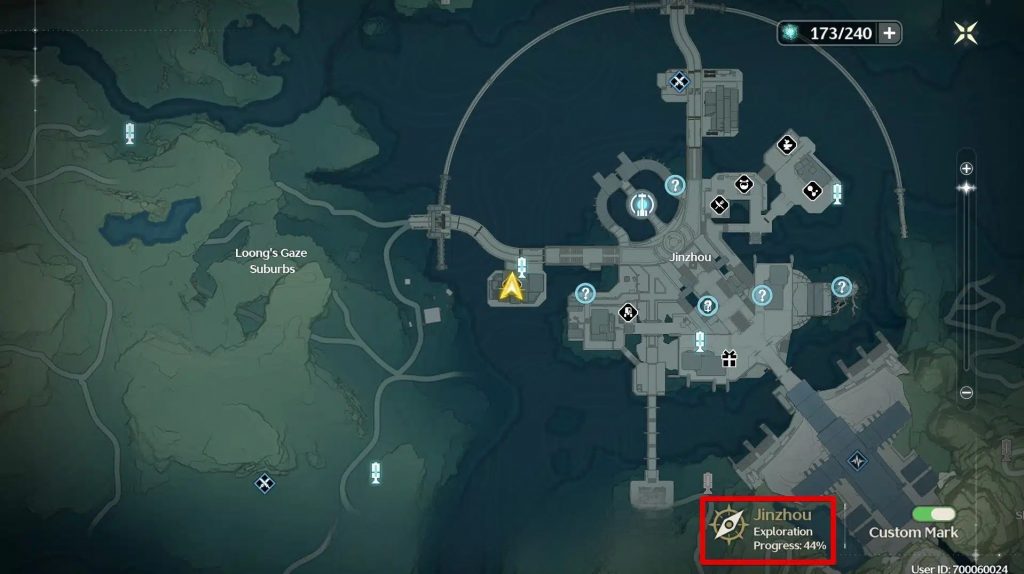The height and width of the screenshot is (574, 1024).
Task: Select the question mark marker beside the Nexus tower
Action: click(x=675, y=184)
